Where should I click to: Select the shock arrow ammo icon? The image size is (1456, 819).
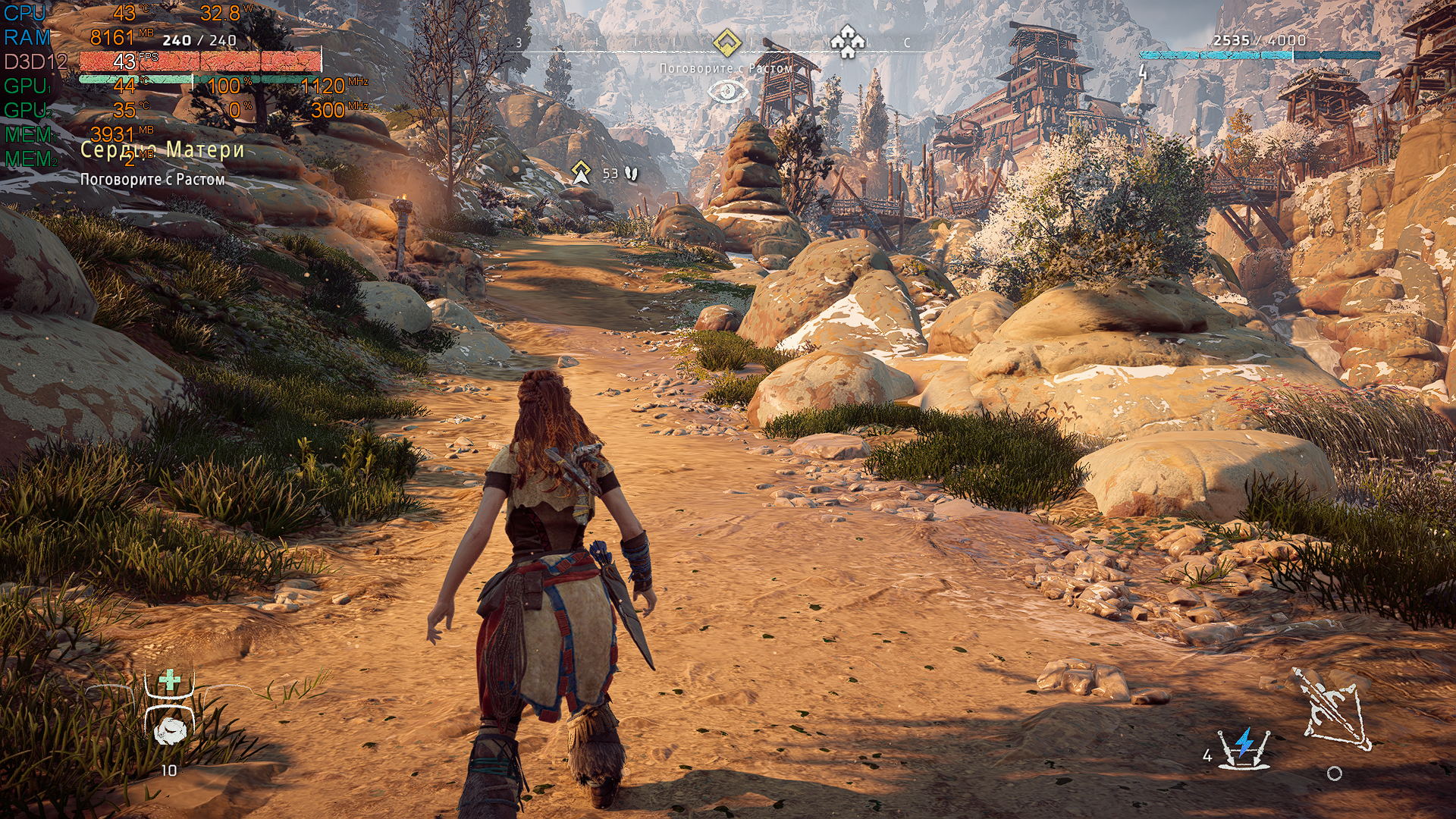(1244, 747)
